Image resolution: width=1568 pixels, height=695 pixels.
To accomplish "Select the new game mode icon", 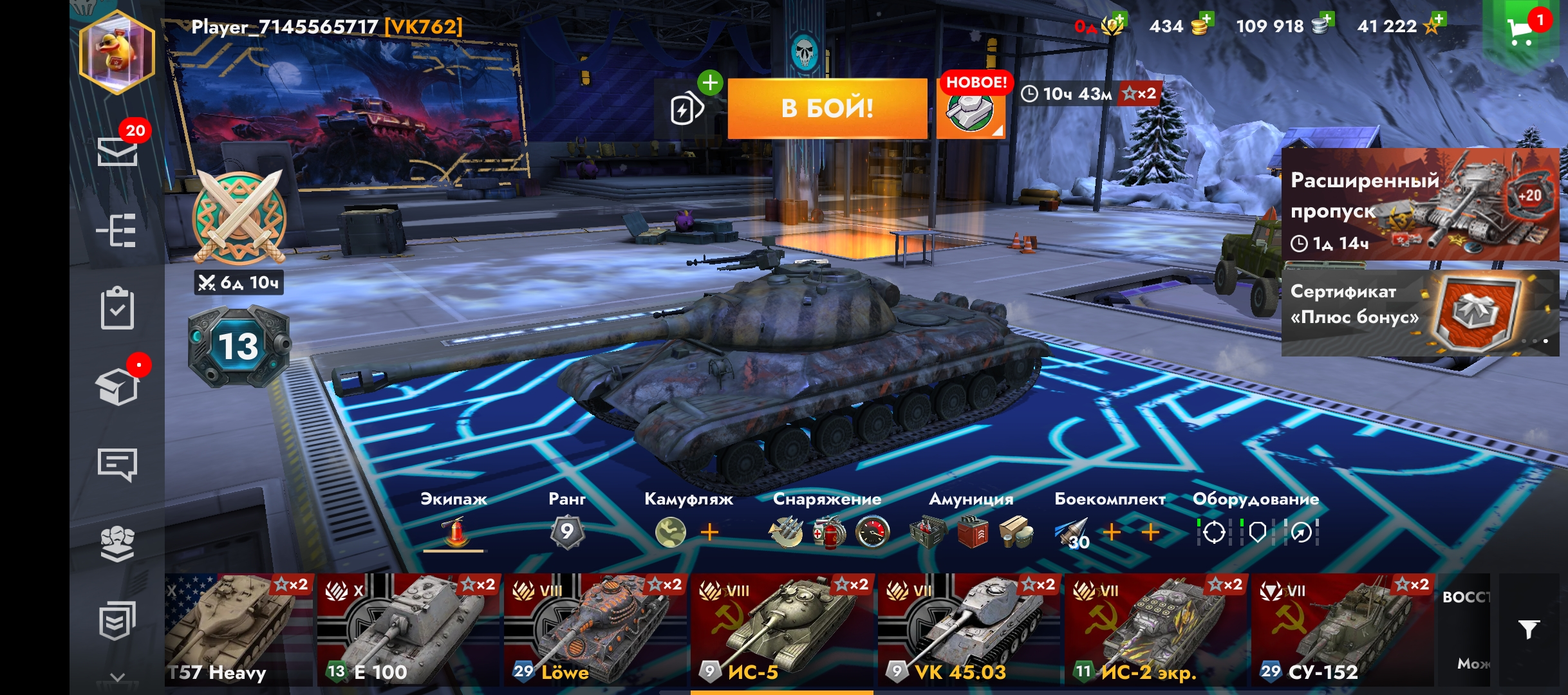I will 971,109.
